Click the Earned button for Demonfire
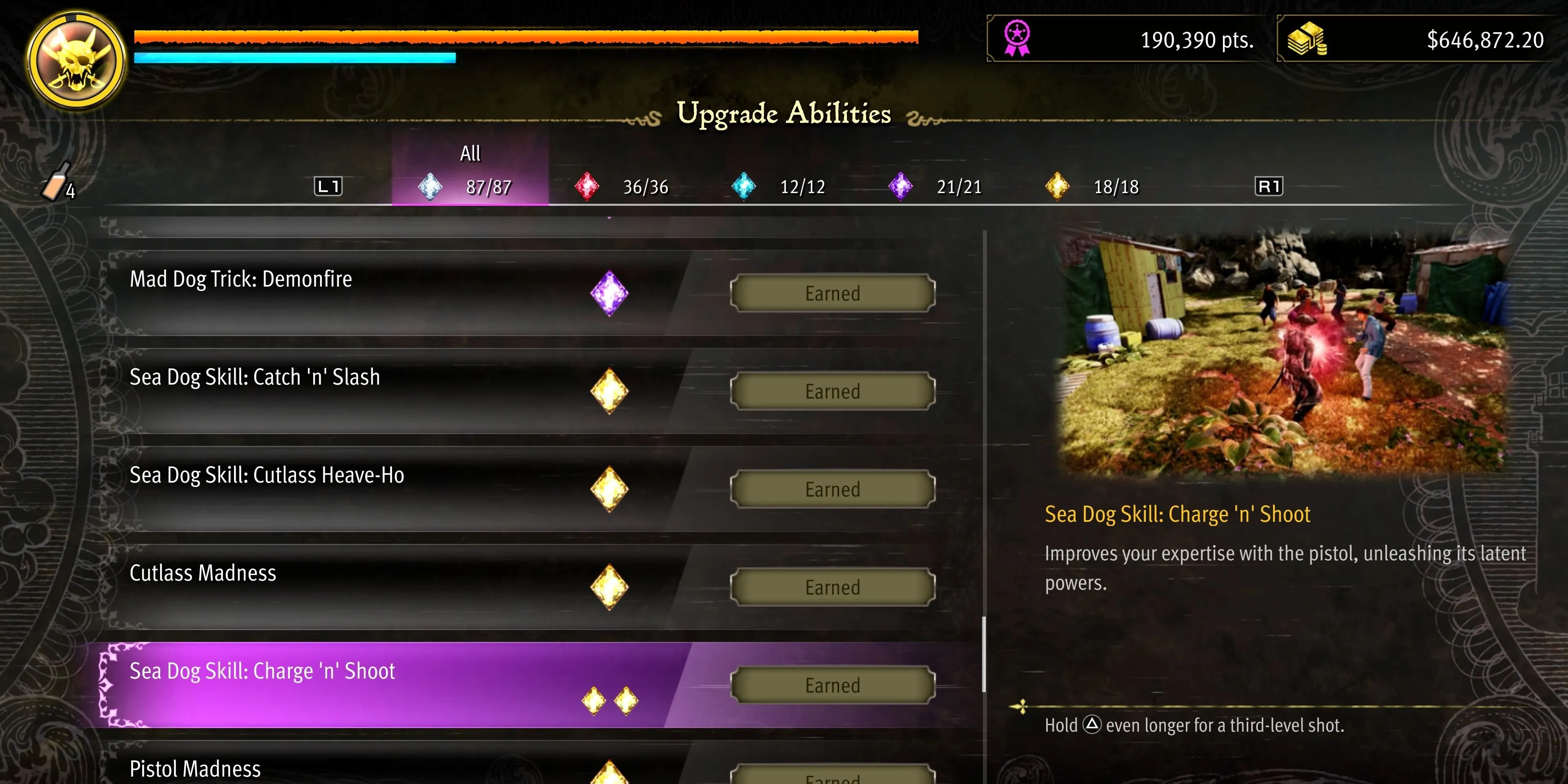This screenshot has height=784, width=1568. (x=832, y=294)
